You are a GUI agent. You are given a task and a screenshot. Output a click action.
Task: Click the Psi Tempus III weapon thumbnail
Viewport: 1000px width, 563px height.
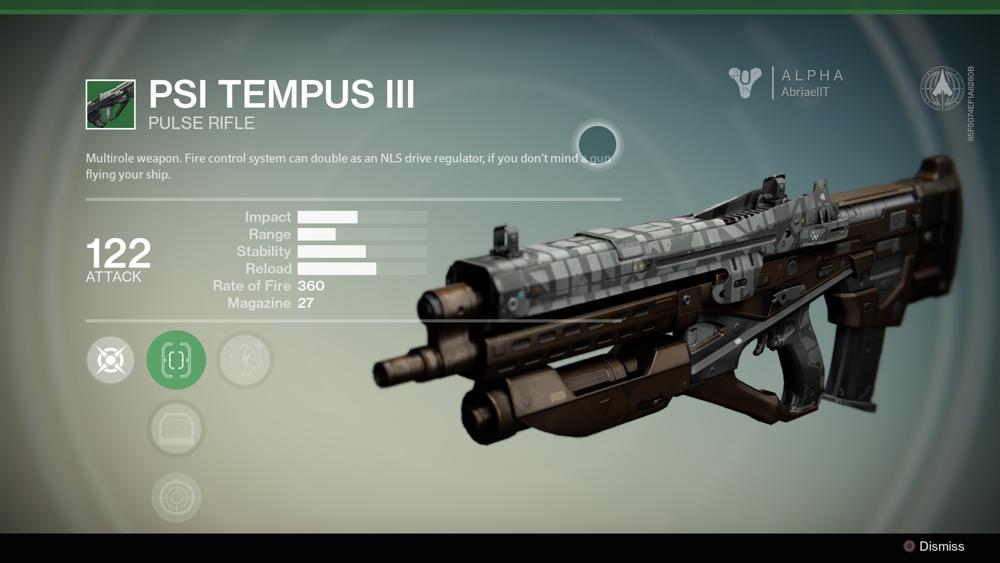110,105
